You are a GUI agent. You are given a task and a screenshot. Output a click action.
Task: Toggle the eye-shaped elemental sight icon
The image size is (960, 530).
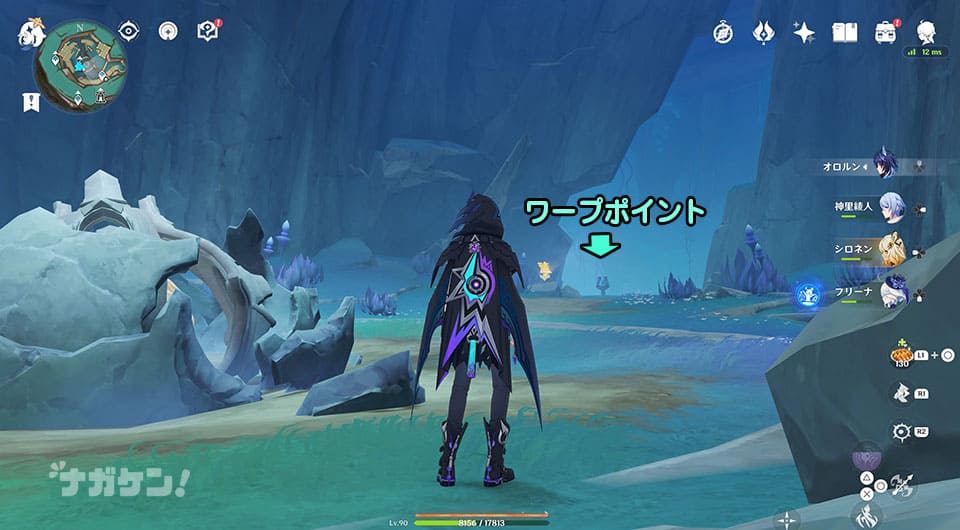pyautogui.click(x=129, y=31)
